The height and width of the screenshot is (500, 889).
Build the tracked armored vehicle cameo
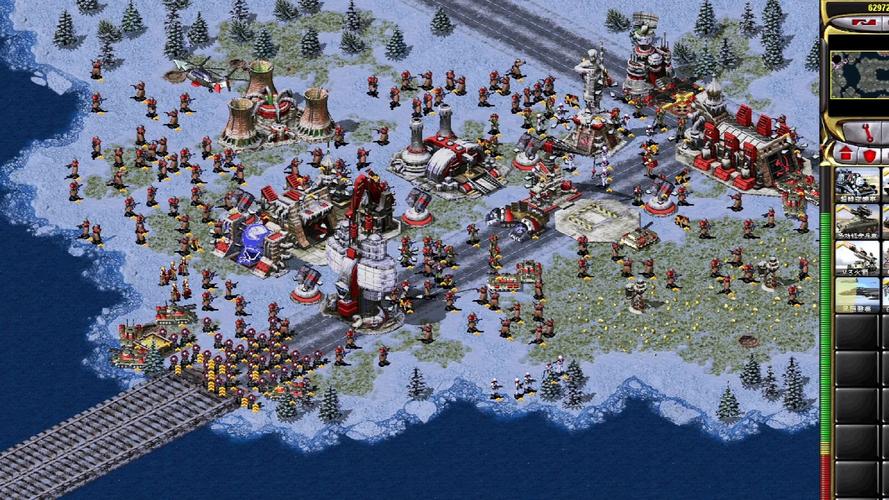pos(858,222)
